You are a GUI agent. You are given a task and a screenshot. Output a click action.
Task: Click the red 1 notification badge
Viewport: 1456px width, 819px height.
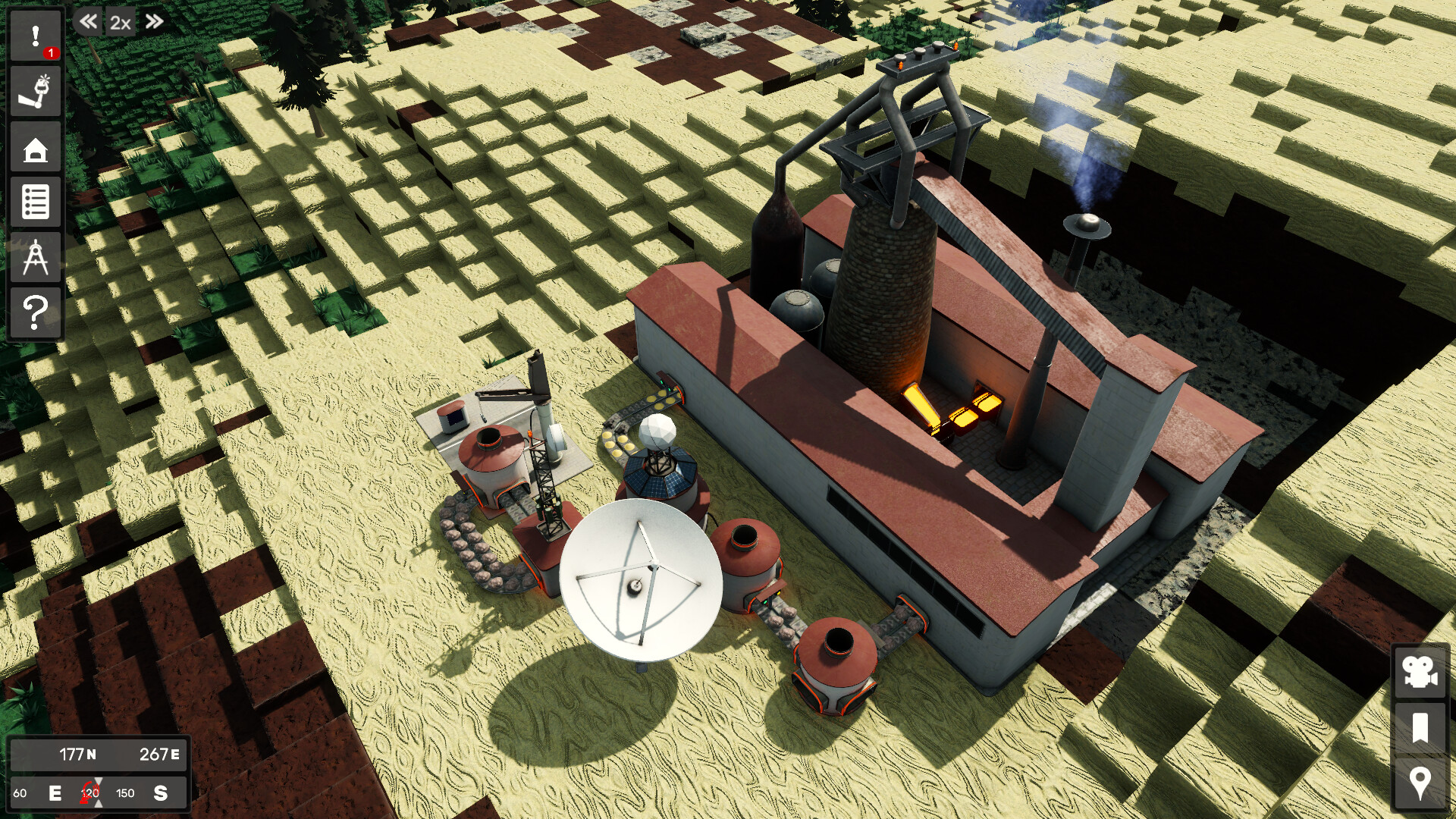[x=50, y=53]
